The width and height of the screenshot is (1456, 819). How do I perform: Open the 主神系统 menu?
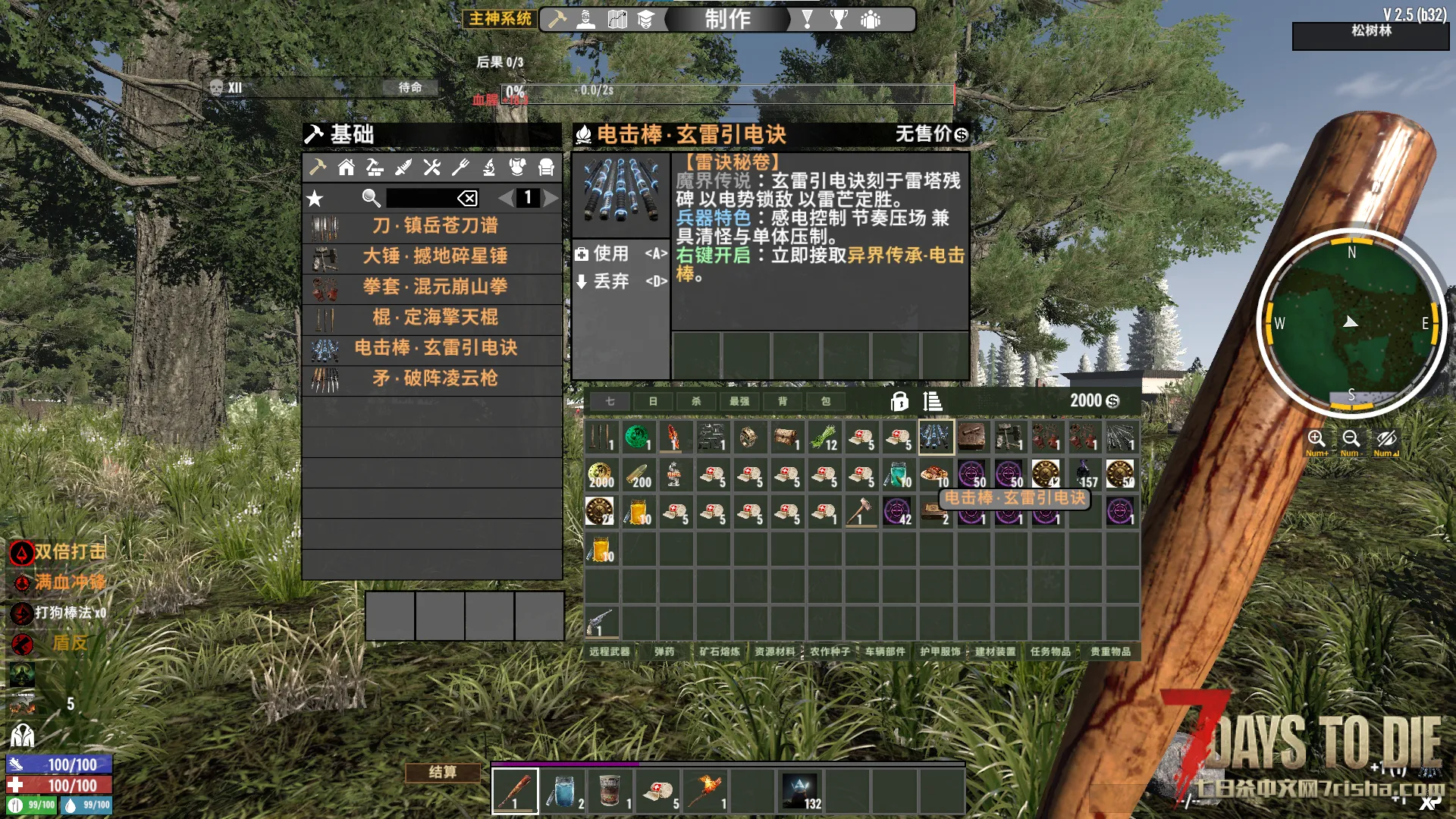pyautogui.click(x=500, y=18)
